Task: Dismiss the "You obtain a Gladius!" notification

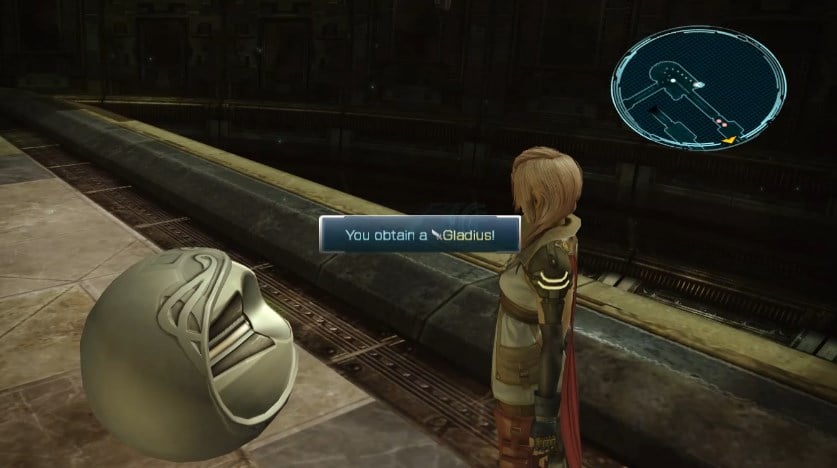Action: pyautogui.click(x=420, y=234)
